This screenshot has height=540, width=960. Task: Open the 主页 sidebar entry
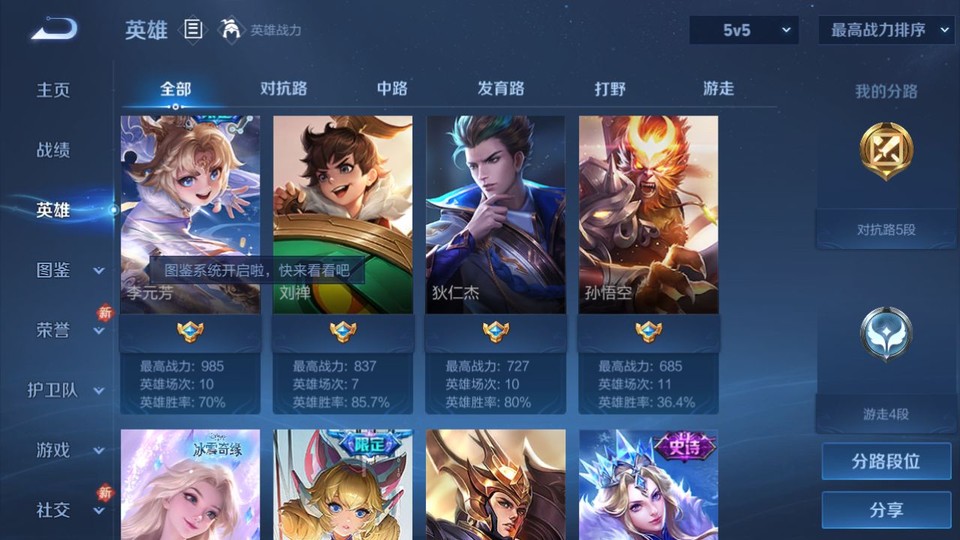pos(54,90)
